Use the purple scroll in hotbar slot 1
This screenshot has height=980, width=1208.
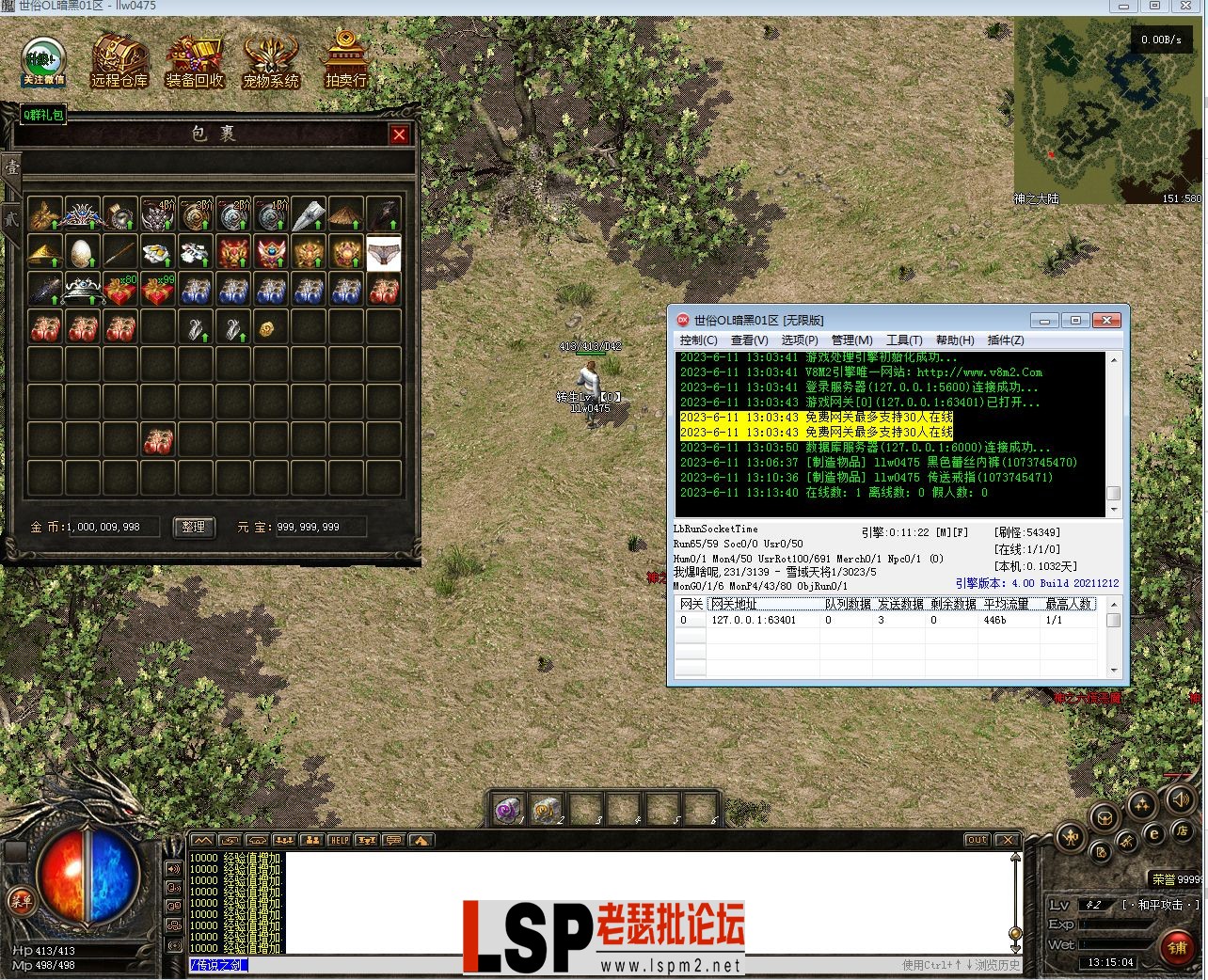(x=509, y=810)
